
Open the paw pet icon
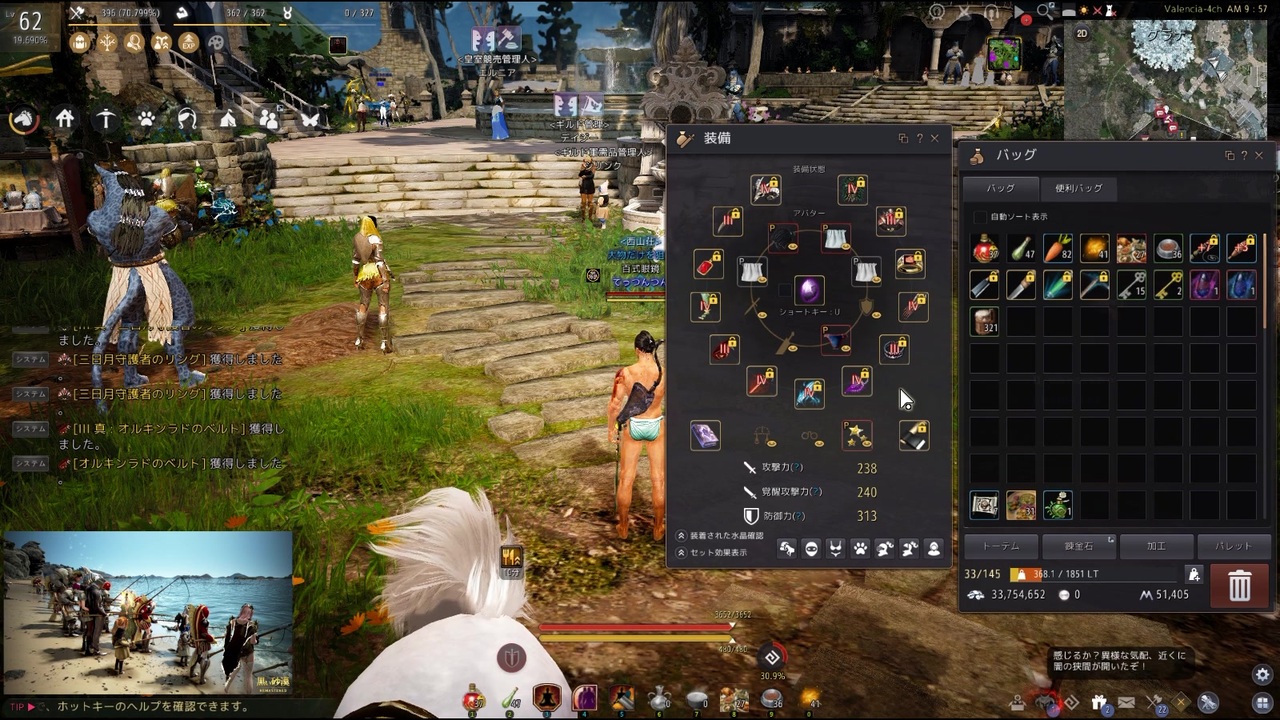146,119
